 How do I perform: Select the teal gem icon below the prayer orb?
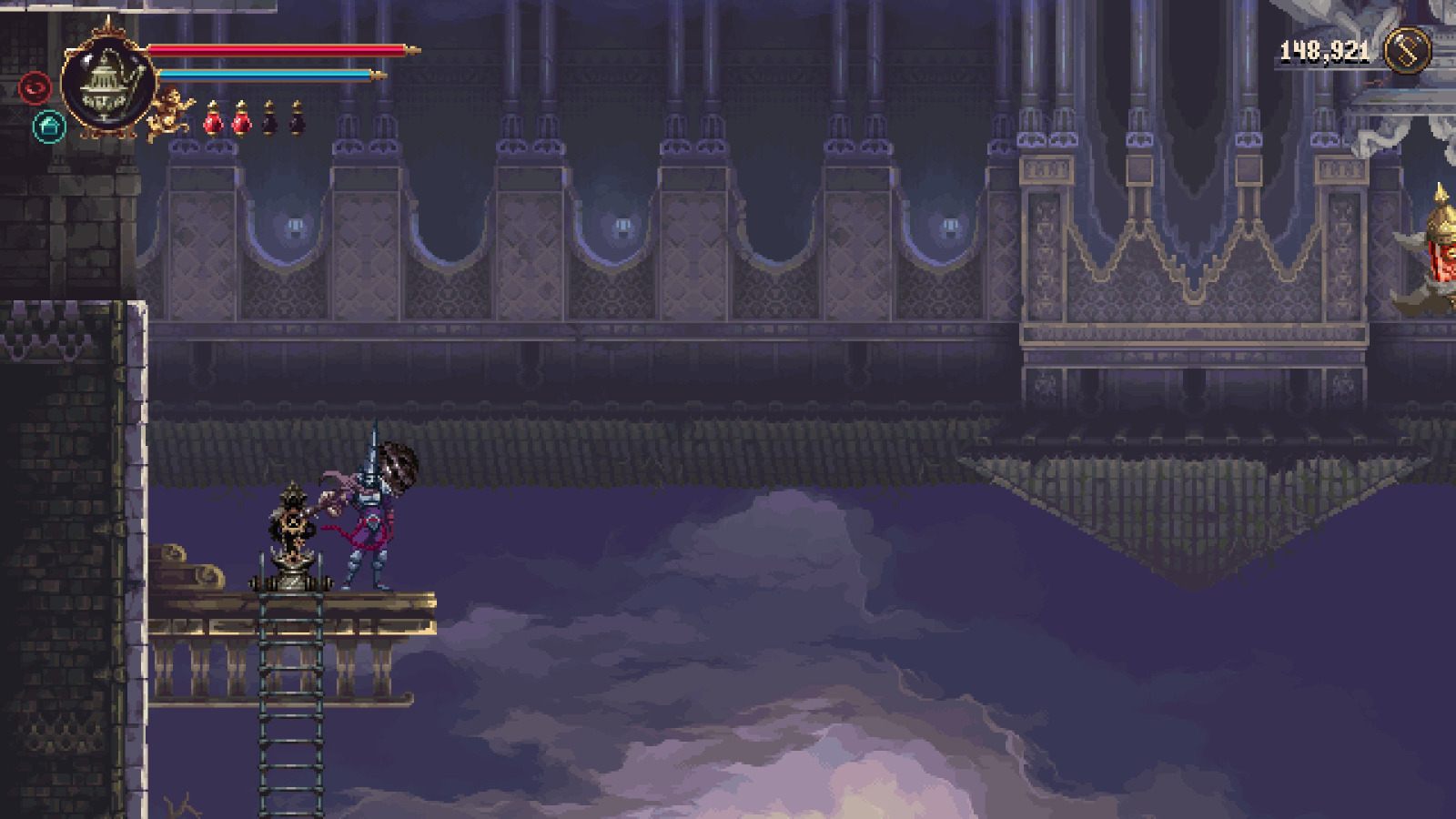coord(48,126)
